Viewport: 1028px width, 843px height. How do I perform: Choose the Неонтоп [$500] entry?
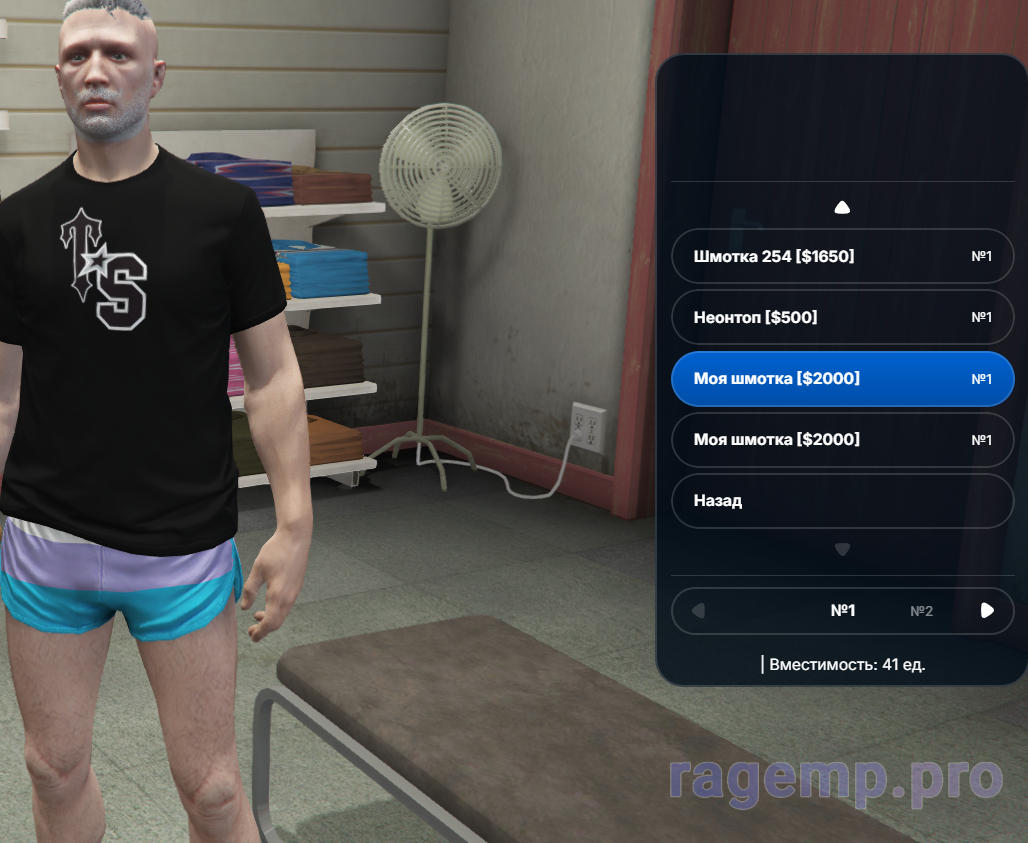(842, 318)
